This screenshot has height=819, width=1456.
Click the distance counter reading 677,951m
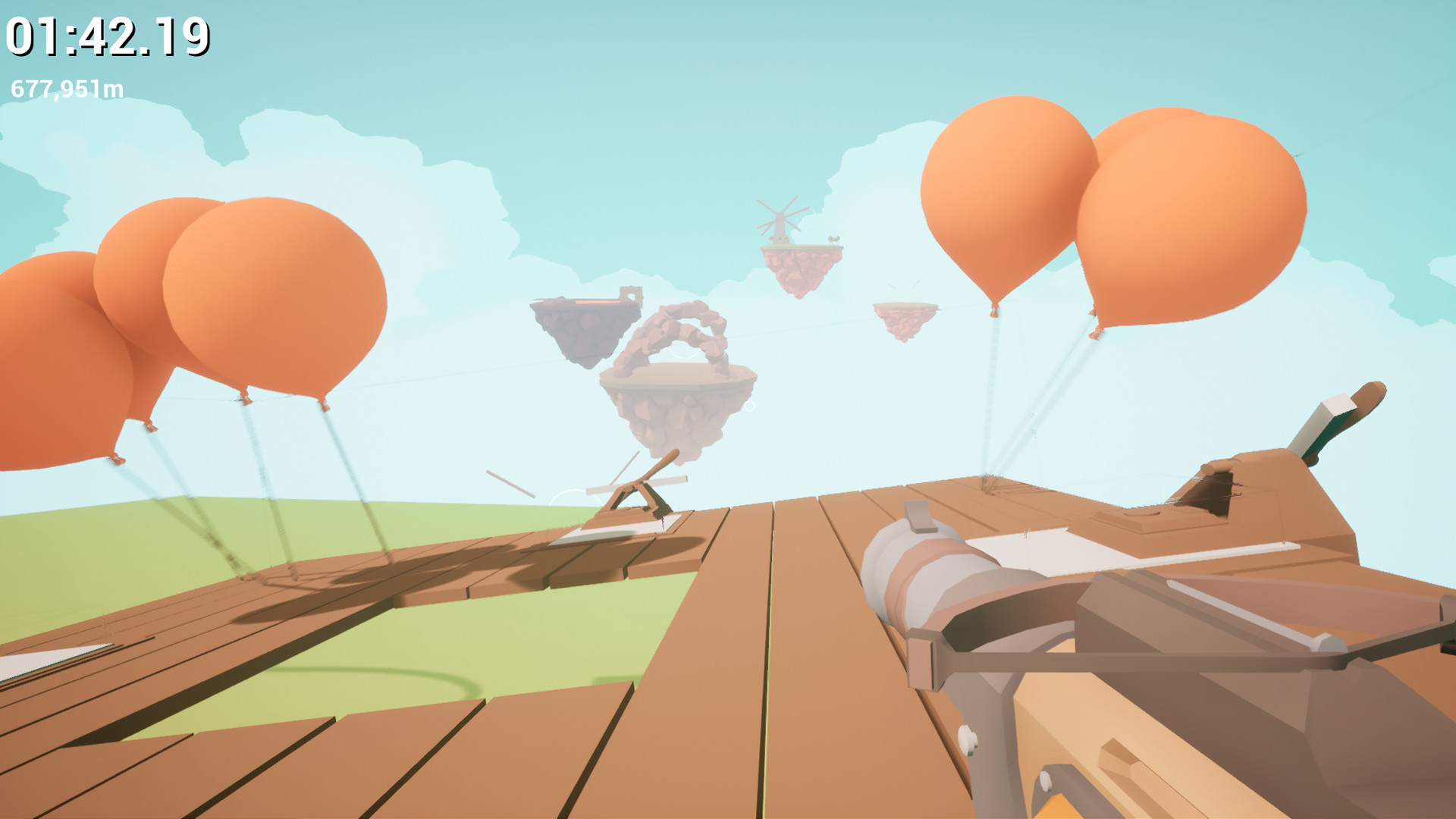coord(68,87)
